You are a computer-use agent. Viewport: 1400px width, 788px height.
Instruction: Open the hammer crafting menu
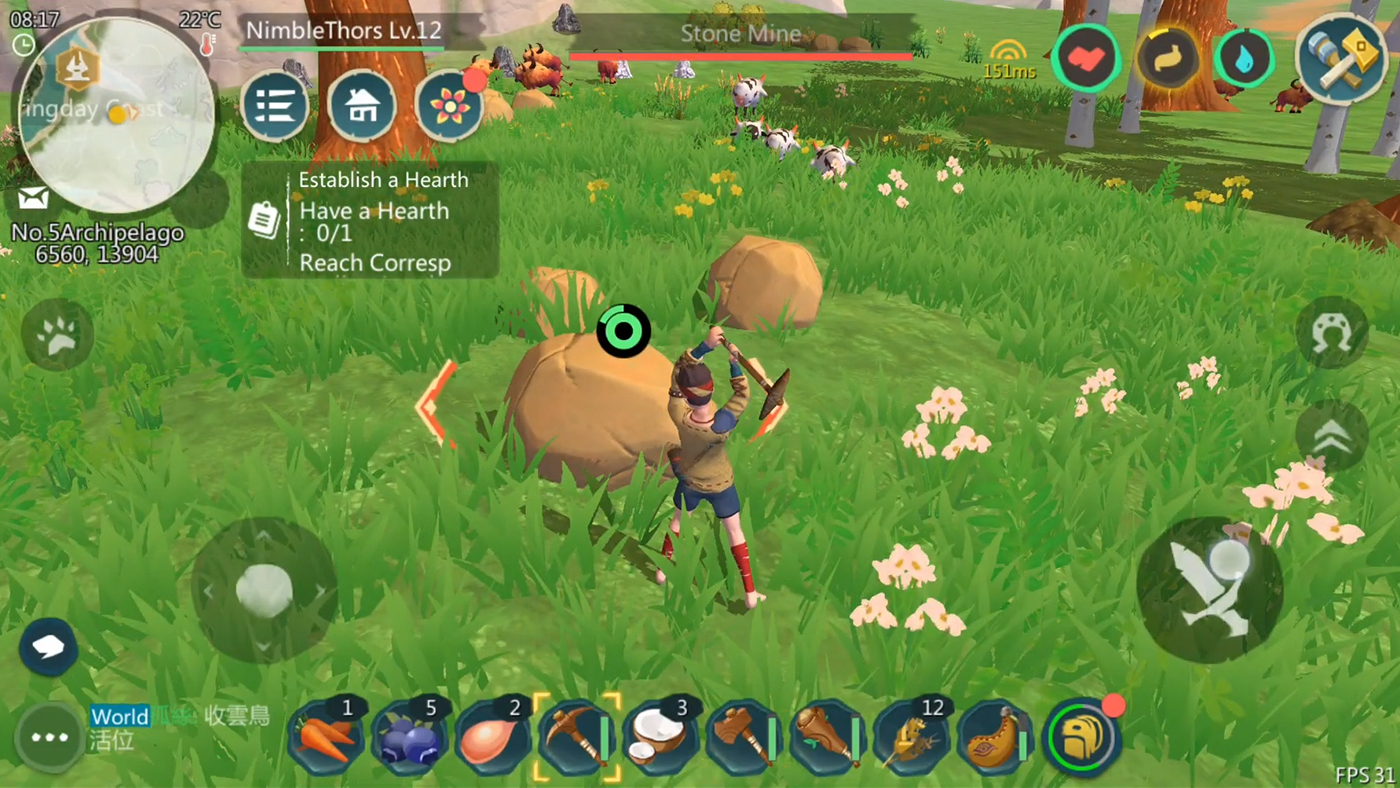pos(1340,59)
